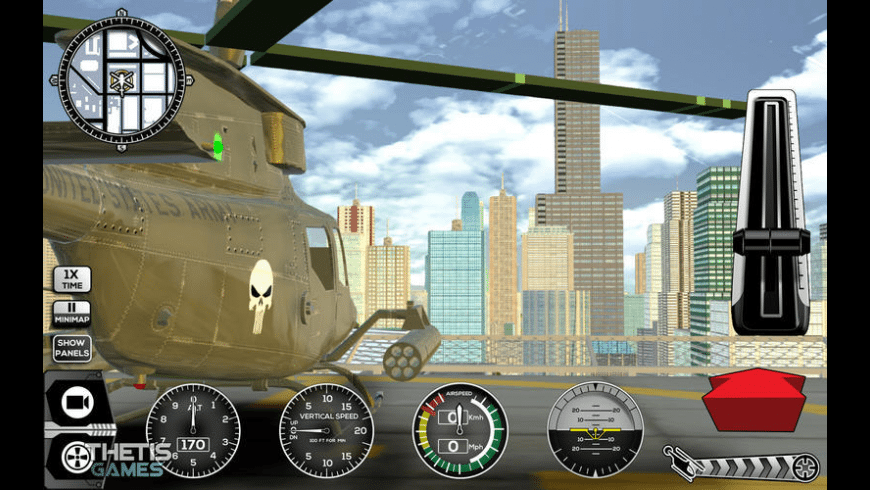Image resolution: width=870 pixels, height=490 pixels.
Task: Switch camera view with the camera icon
Action: 76,402
